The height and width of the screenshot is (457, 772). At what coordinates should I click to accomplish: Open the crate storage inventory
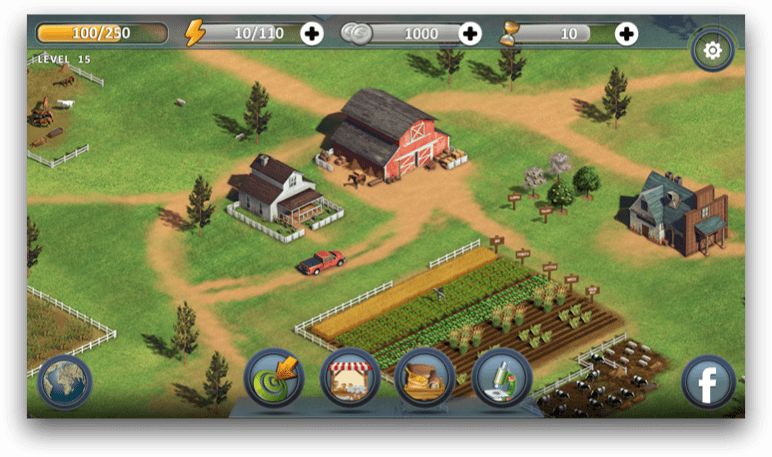(425, 377)
